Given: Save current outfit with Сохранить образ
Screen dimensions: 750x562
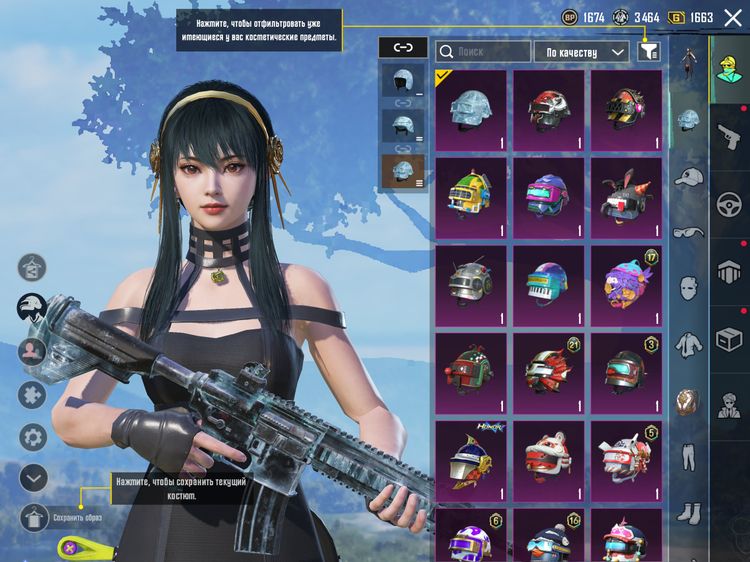Looking at the screenshot, I should point(34,517).
